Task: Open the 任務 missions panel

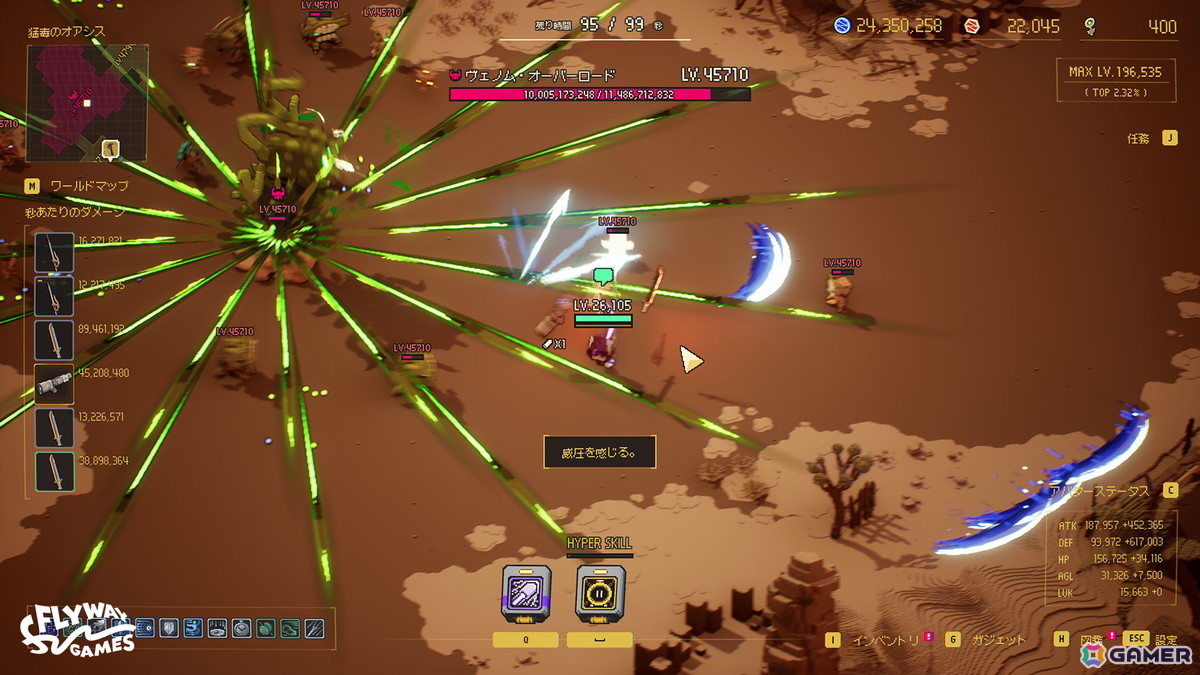Action: [1140, 139]
